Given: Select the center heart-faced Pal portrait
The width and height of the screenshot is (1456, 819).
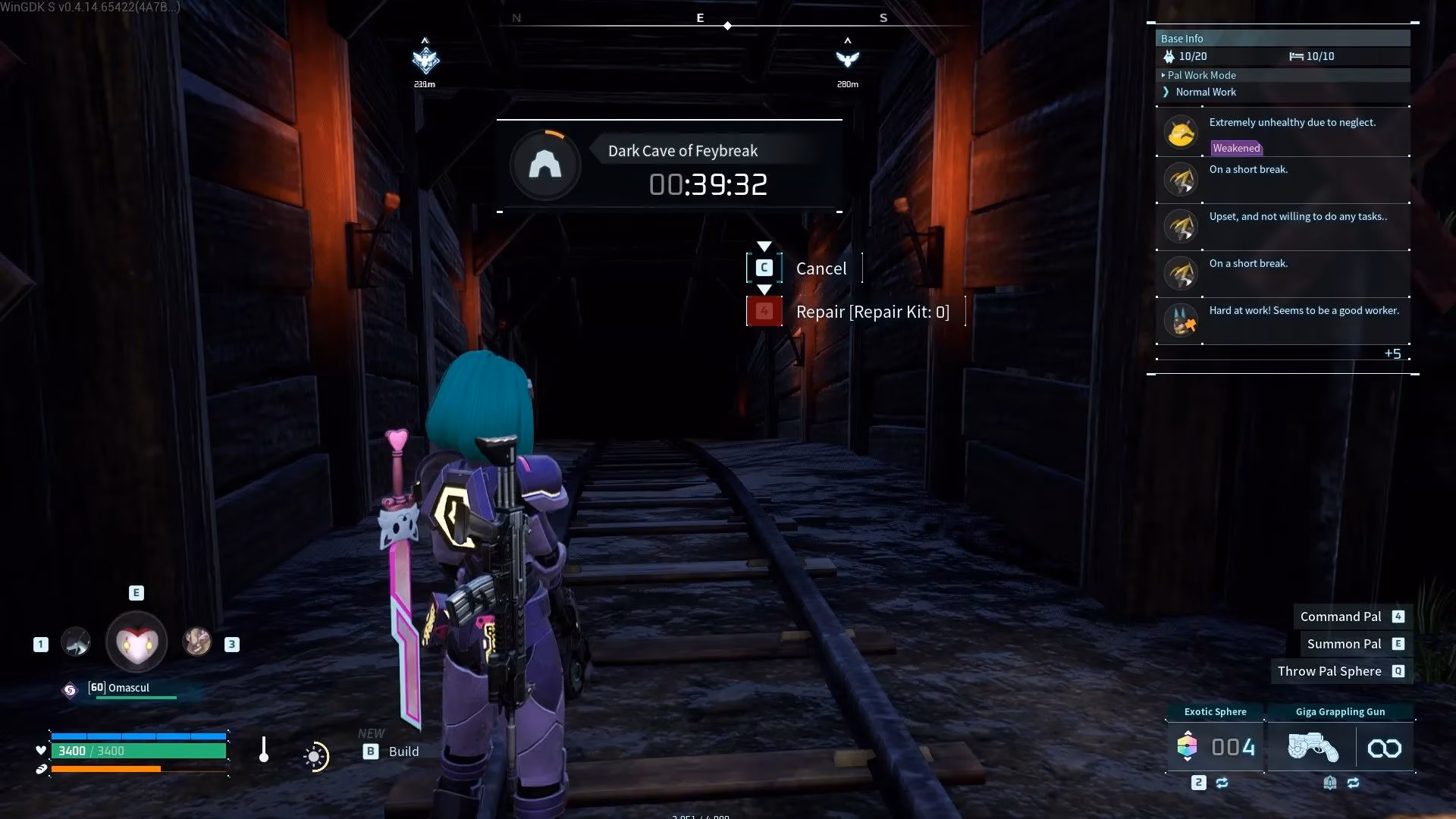Looking at the screenshot, I should [x=136, y=642].
